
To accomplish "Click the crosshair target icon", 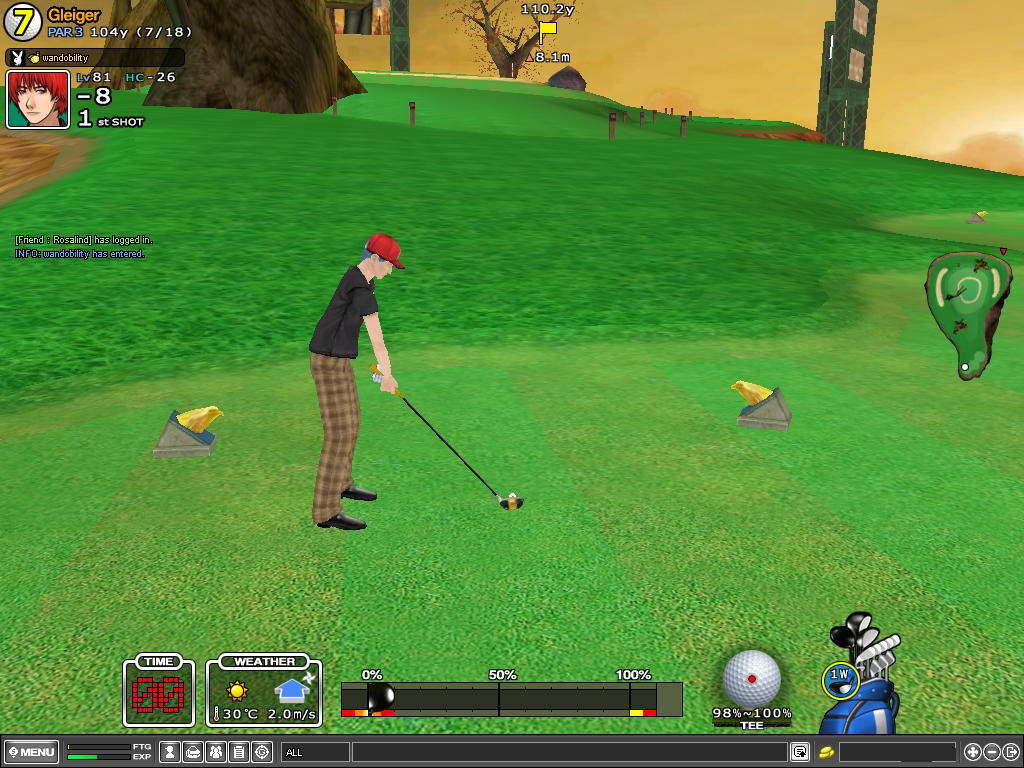I will pyautogui.click(x=262, y=752).
